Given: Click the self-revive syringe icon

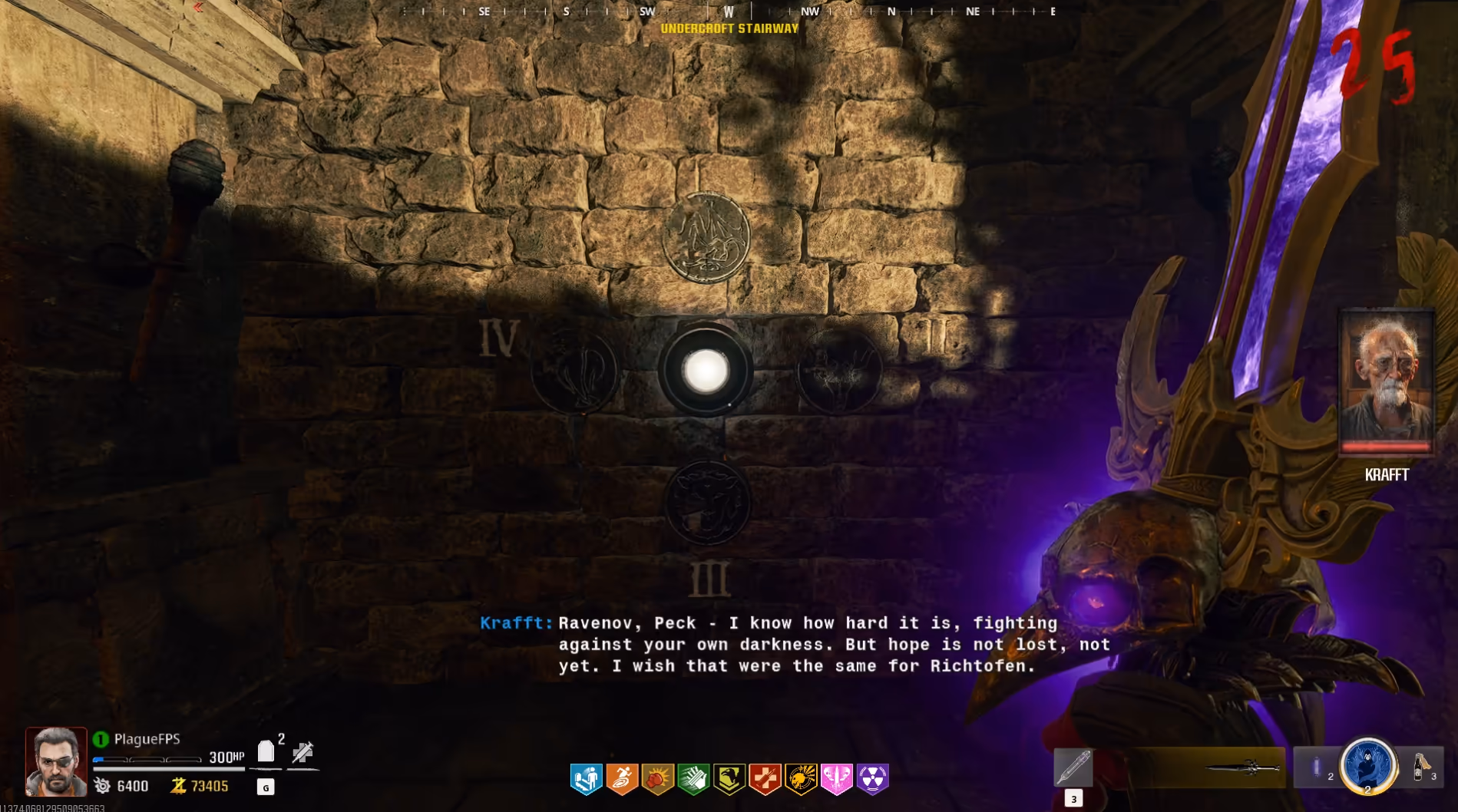Looking at the screenshot, I should pos(303,751).
